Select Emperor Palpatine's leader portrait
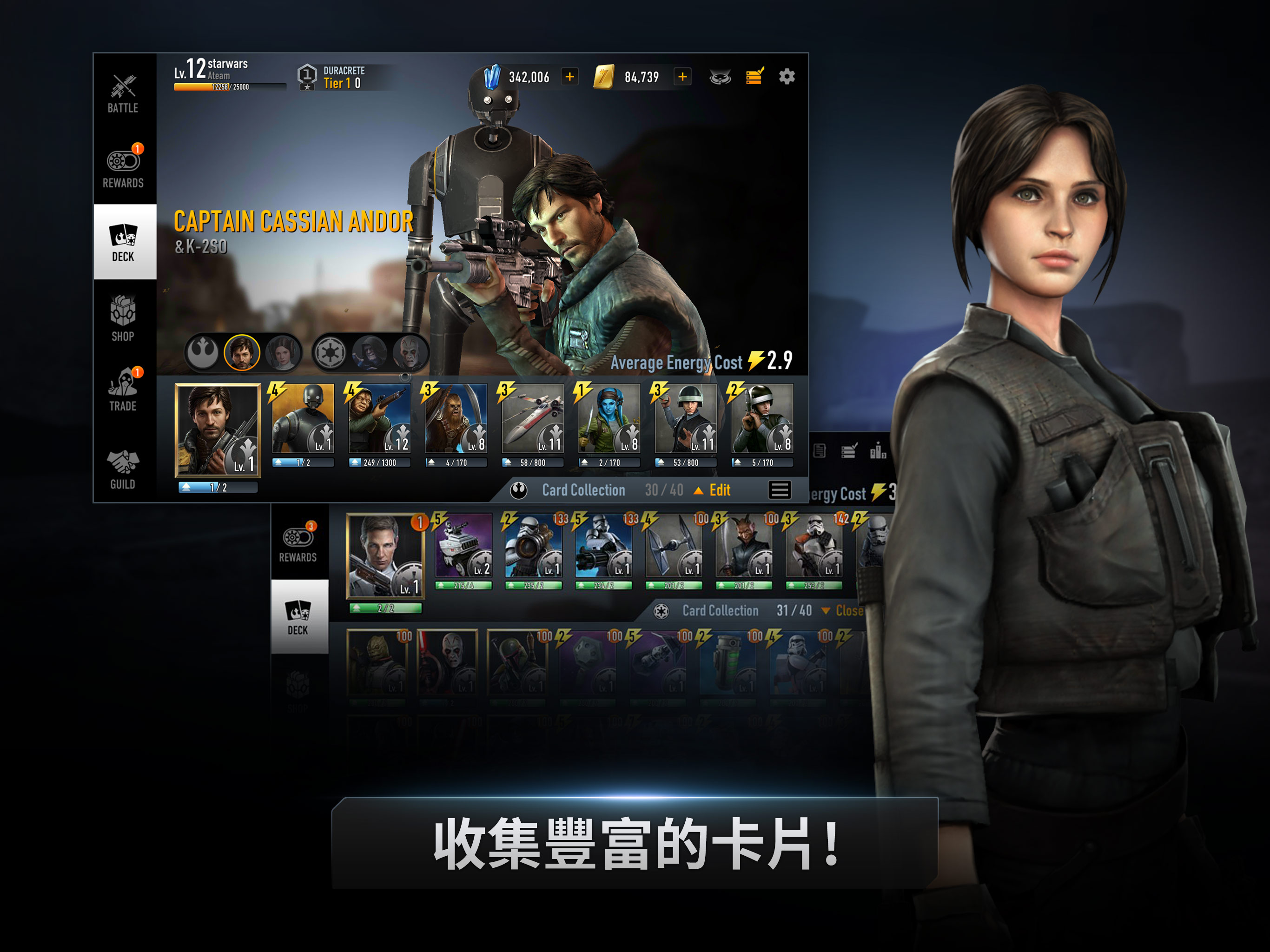Image resolution: width=1270 pixels, height=952 pixels. (369, 352)
